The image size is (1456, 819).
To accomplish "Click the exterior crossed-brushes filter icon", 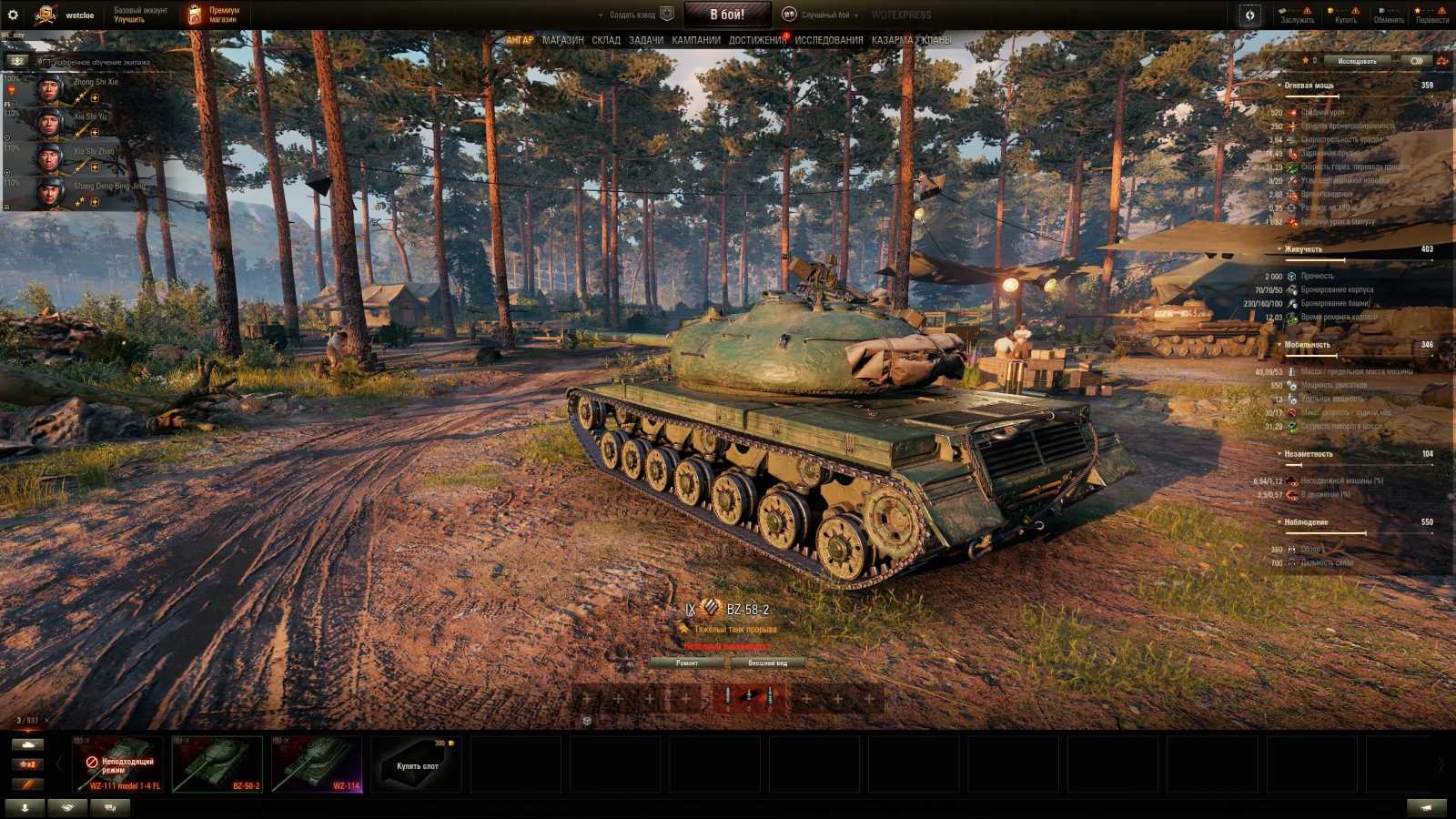I will 28,784.
